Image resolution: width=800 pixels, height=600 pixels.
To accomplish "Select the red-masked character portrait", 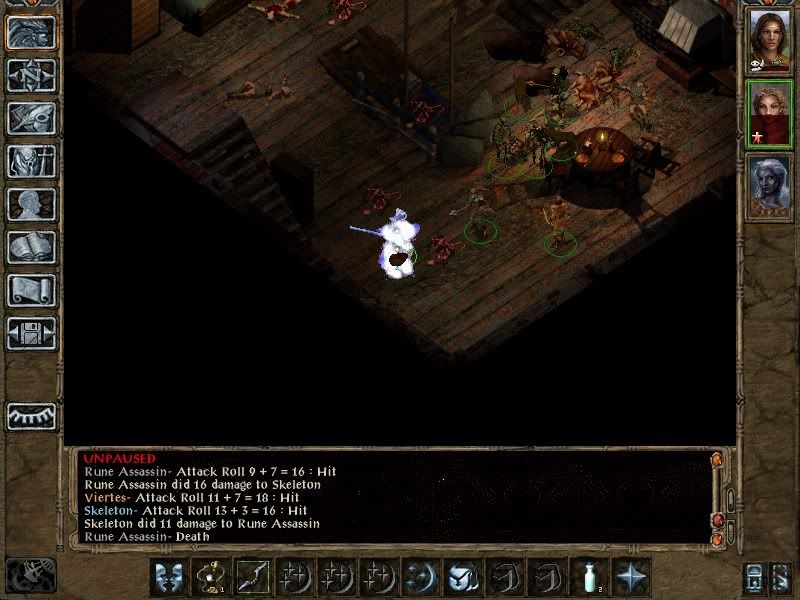I will pos(769,115).
